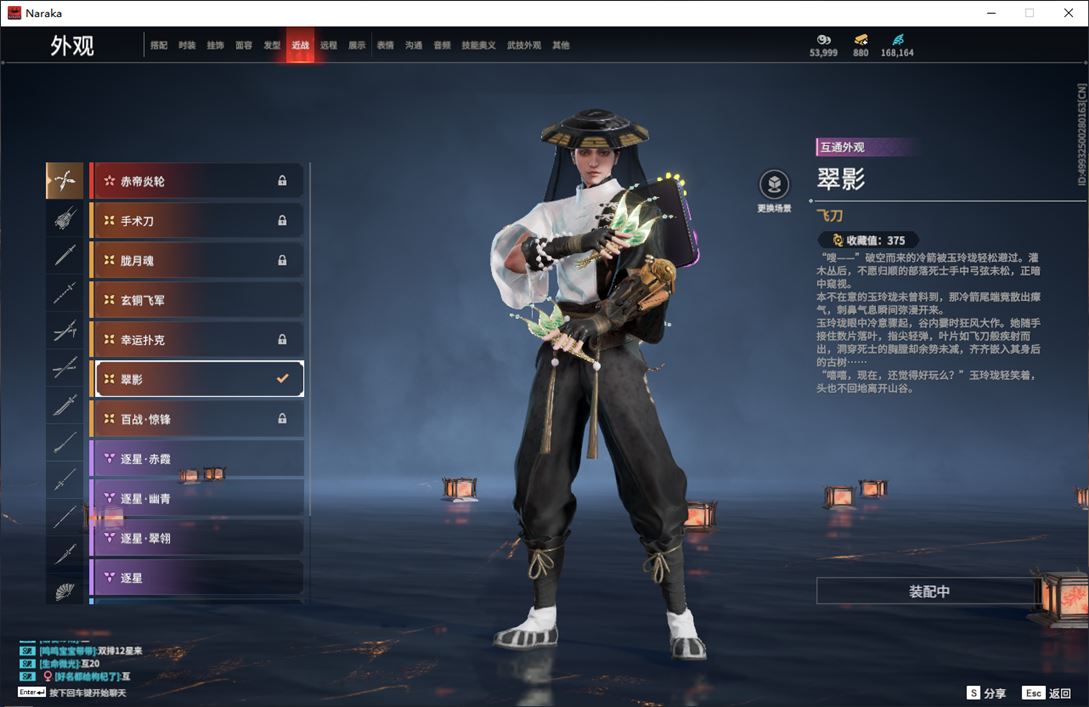Click the 更换场景 change scene icon
The width and height of the screenshot is (1089, 707).
pyautogui.click(x=774, y=185)
